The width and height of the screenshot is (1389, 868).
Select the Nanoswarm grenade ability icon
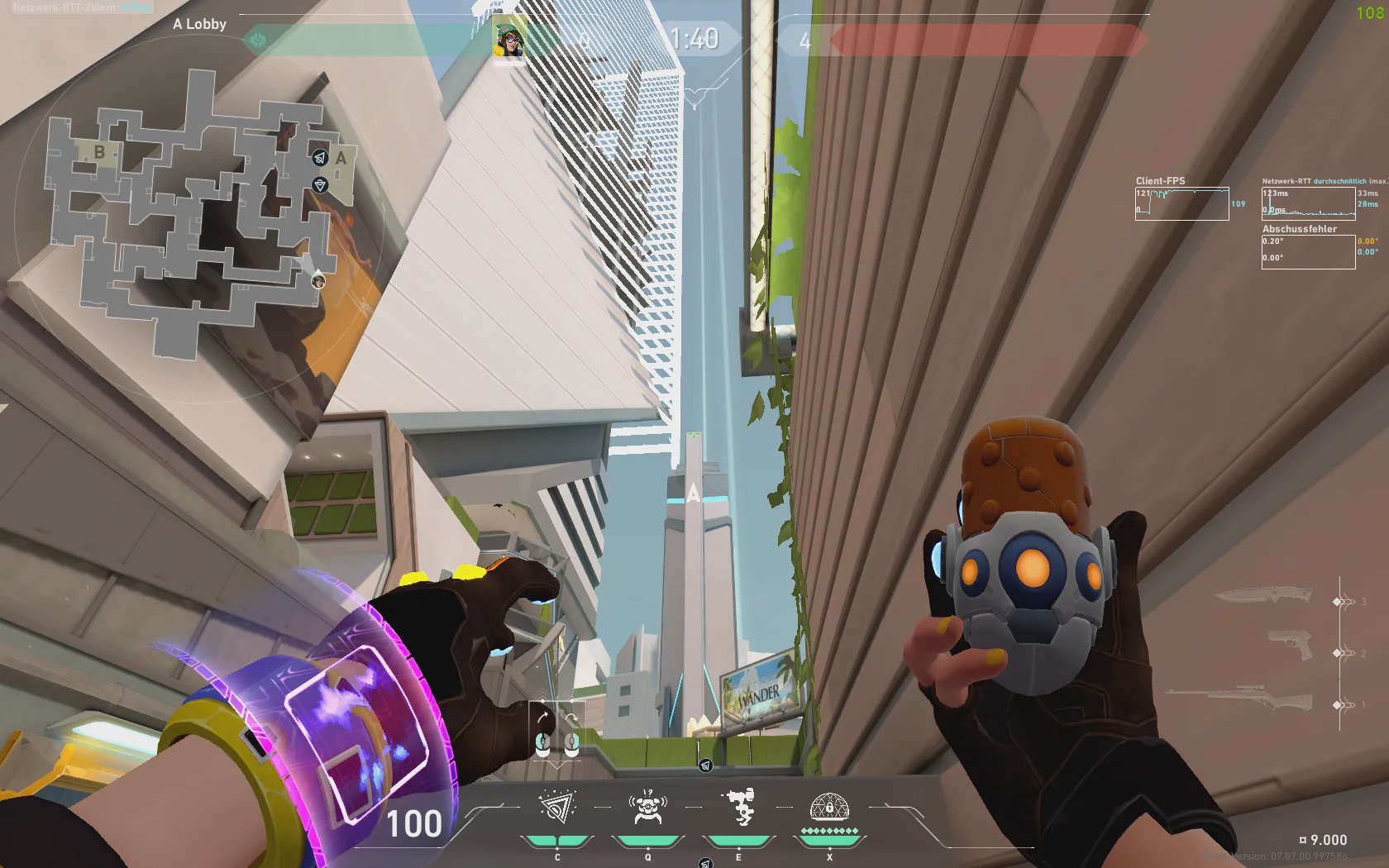click(557, 808)
